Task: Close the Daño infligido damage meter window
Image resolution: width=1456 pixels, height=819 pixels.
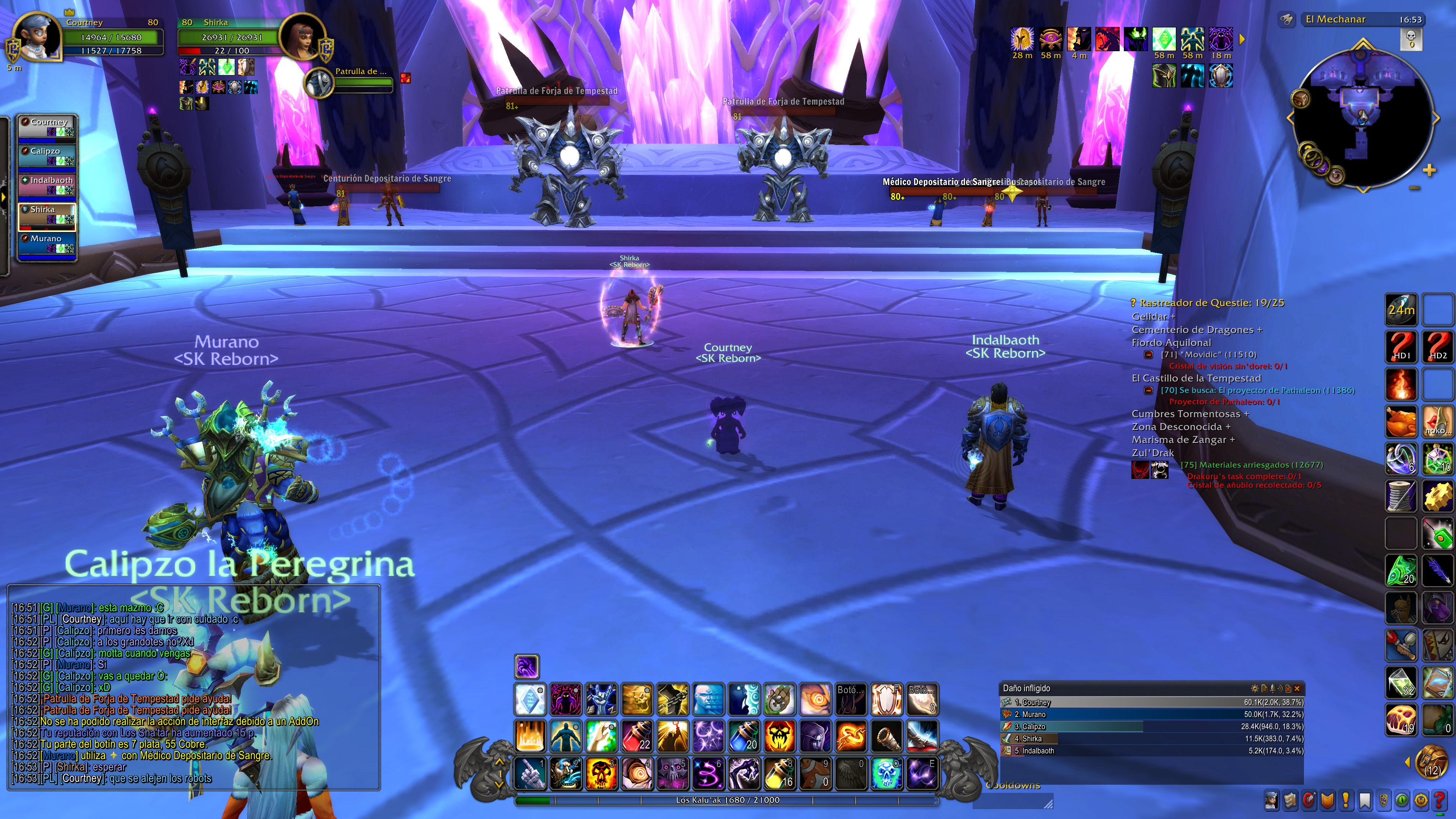Action: 1297,689
